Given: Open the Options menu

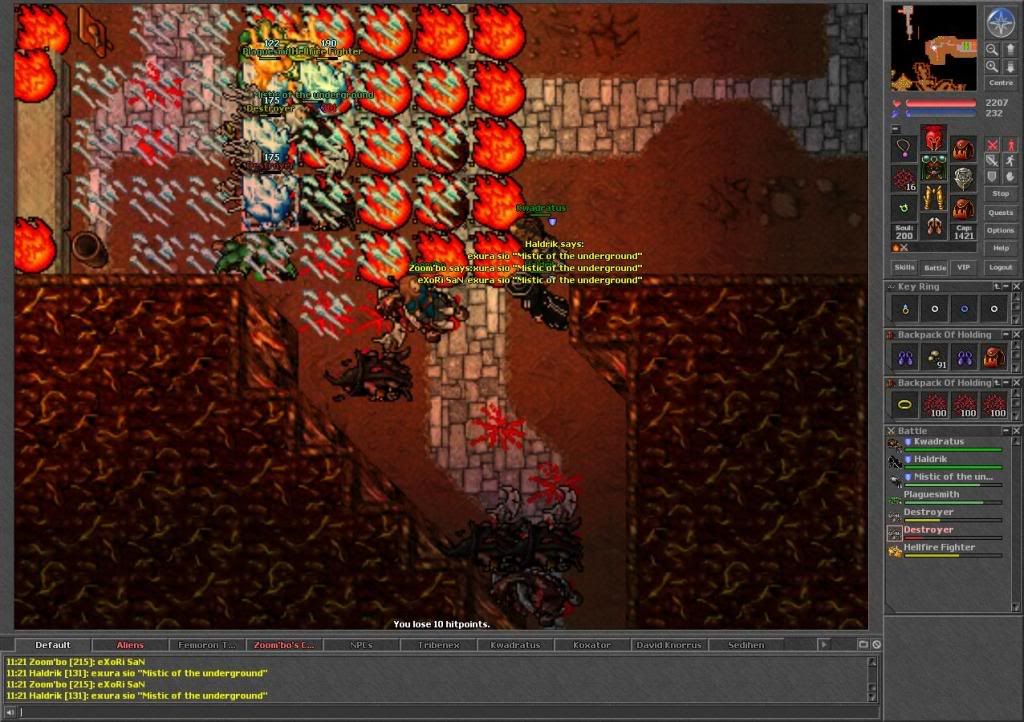Looking at the screenshot, I should coord(1000,230).
